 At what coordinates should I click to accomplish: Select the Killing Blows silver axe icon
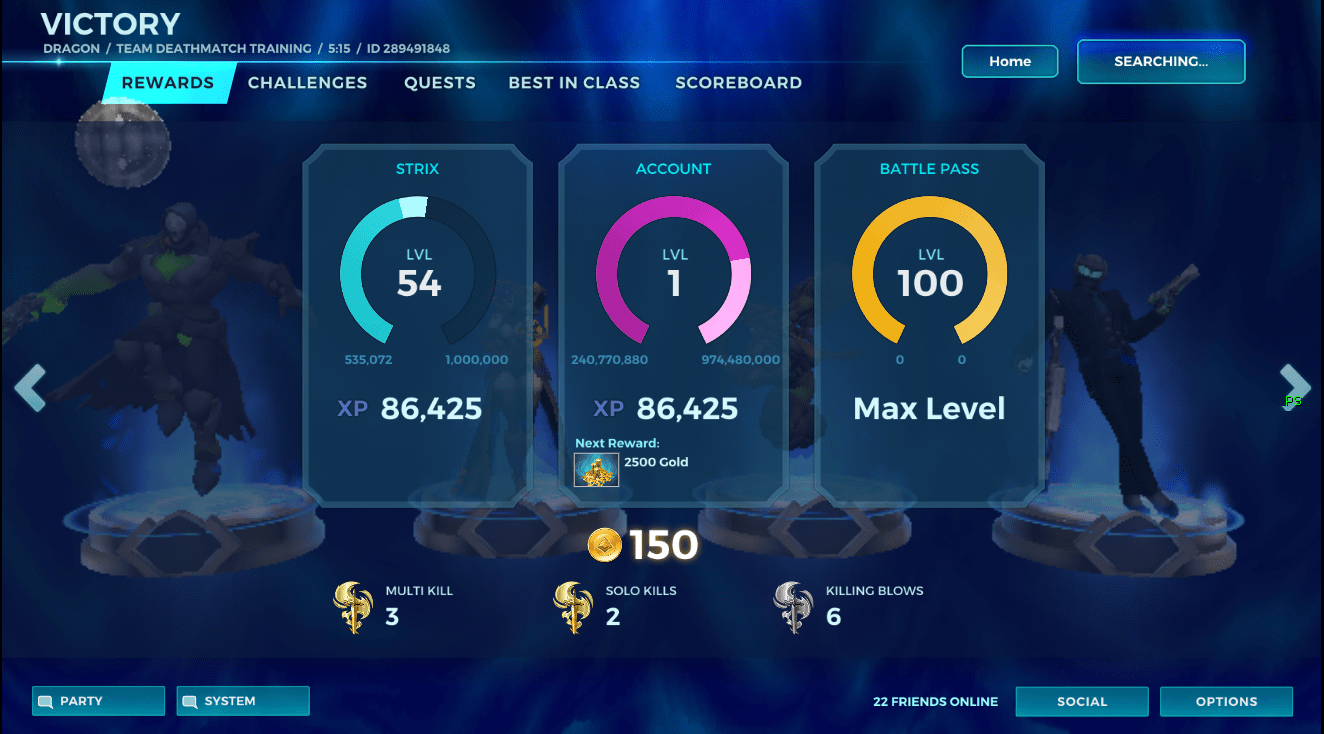click(x=793, y=606)
